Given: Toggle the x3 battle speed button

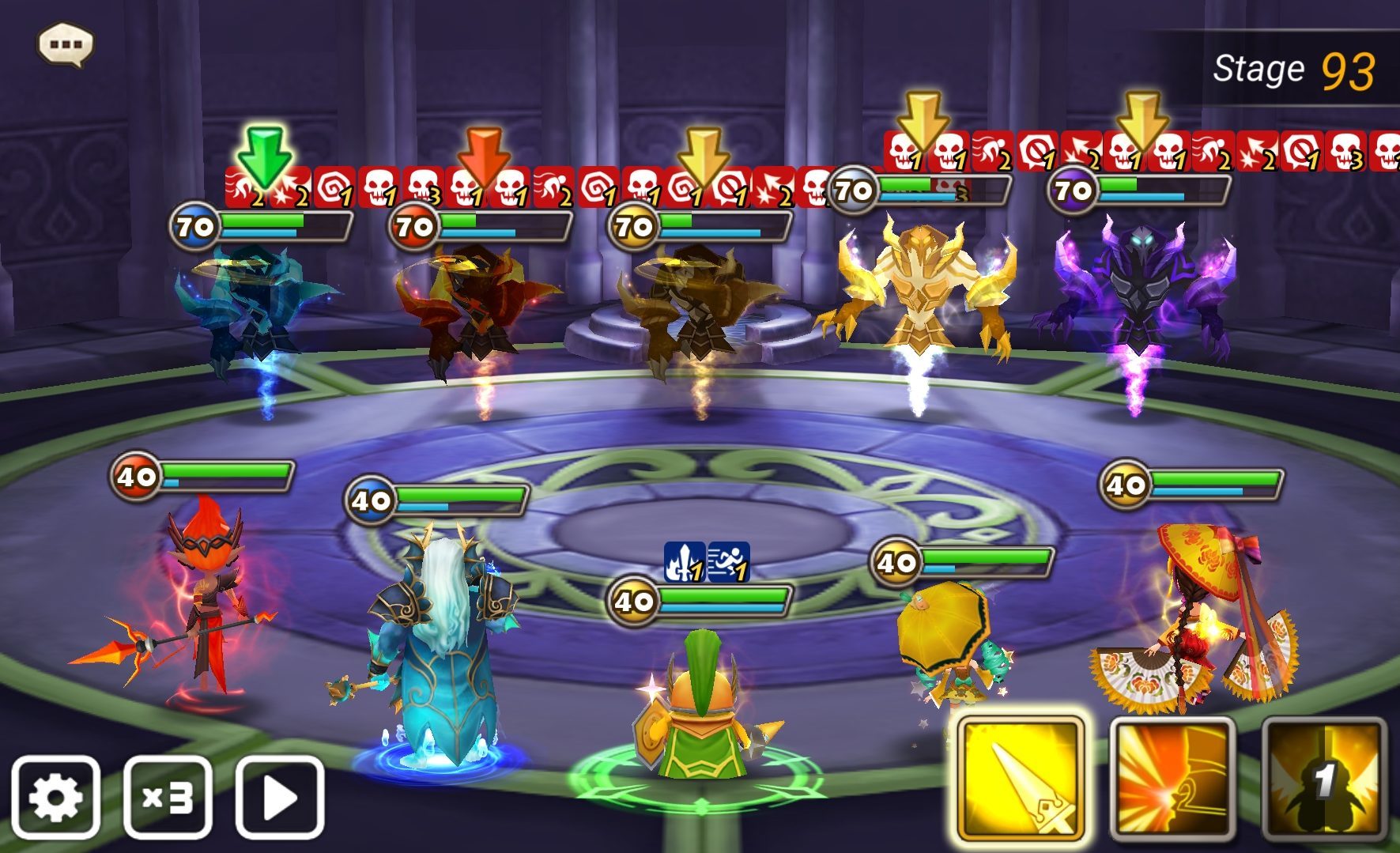Looking at the screenshot, I should [x=168, y=797].
